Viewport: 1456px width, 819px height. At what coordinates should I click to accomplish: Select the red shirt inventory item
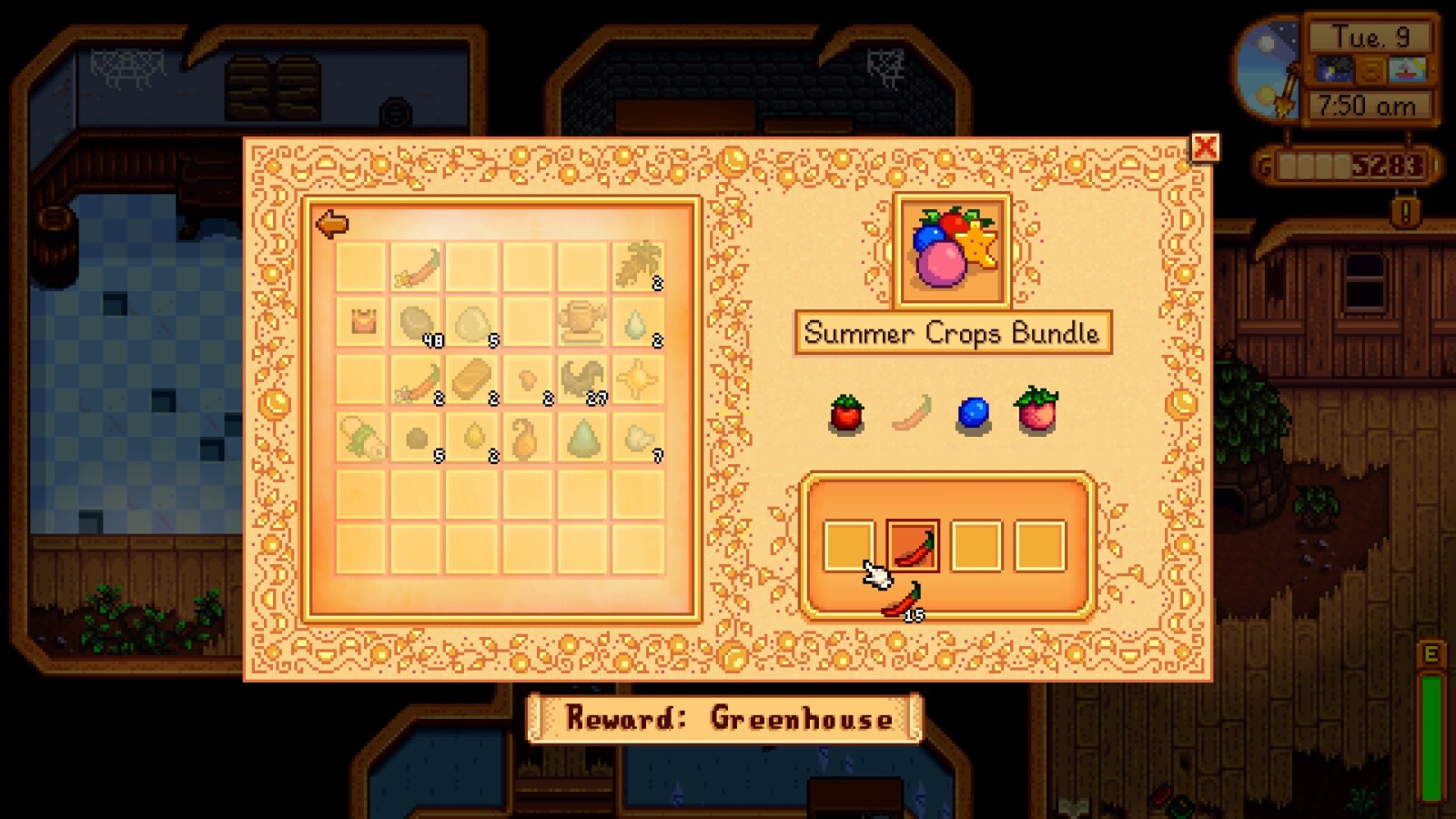click(362, 321)
